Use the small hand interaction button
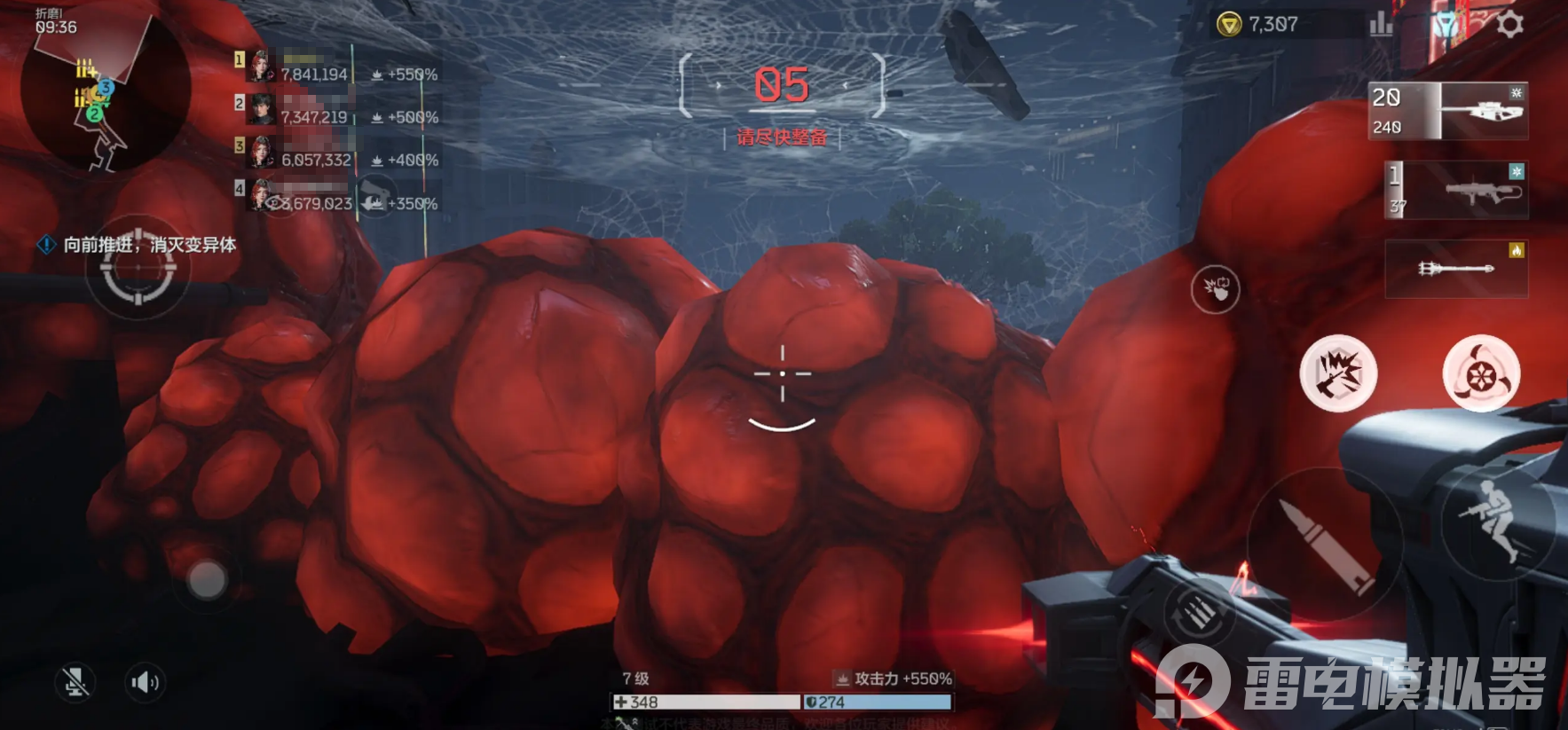Viewport: 1568px width, 730px height. click(1215, 288)
